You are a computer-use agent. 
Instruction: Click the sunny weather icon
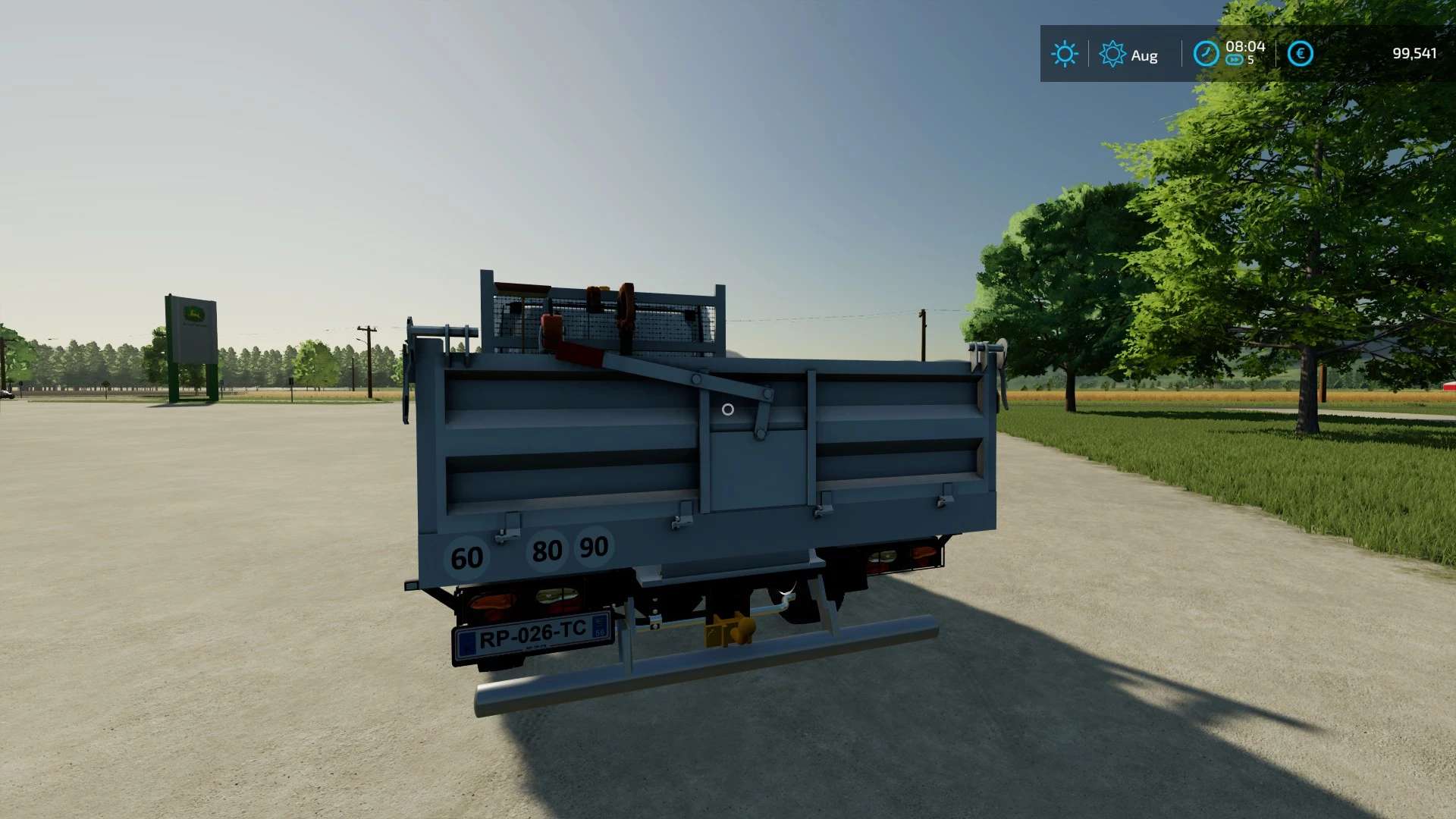[1064, 54]
